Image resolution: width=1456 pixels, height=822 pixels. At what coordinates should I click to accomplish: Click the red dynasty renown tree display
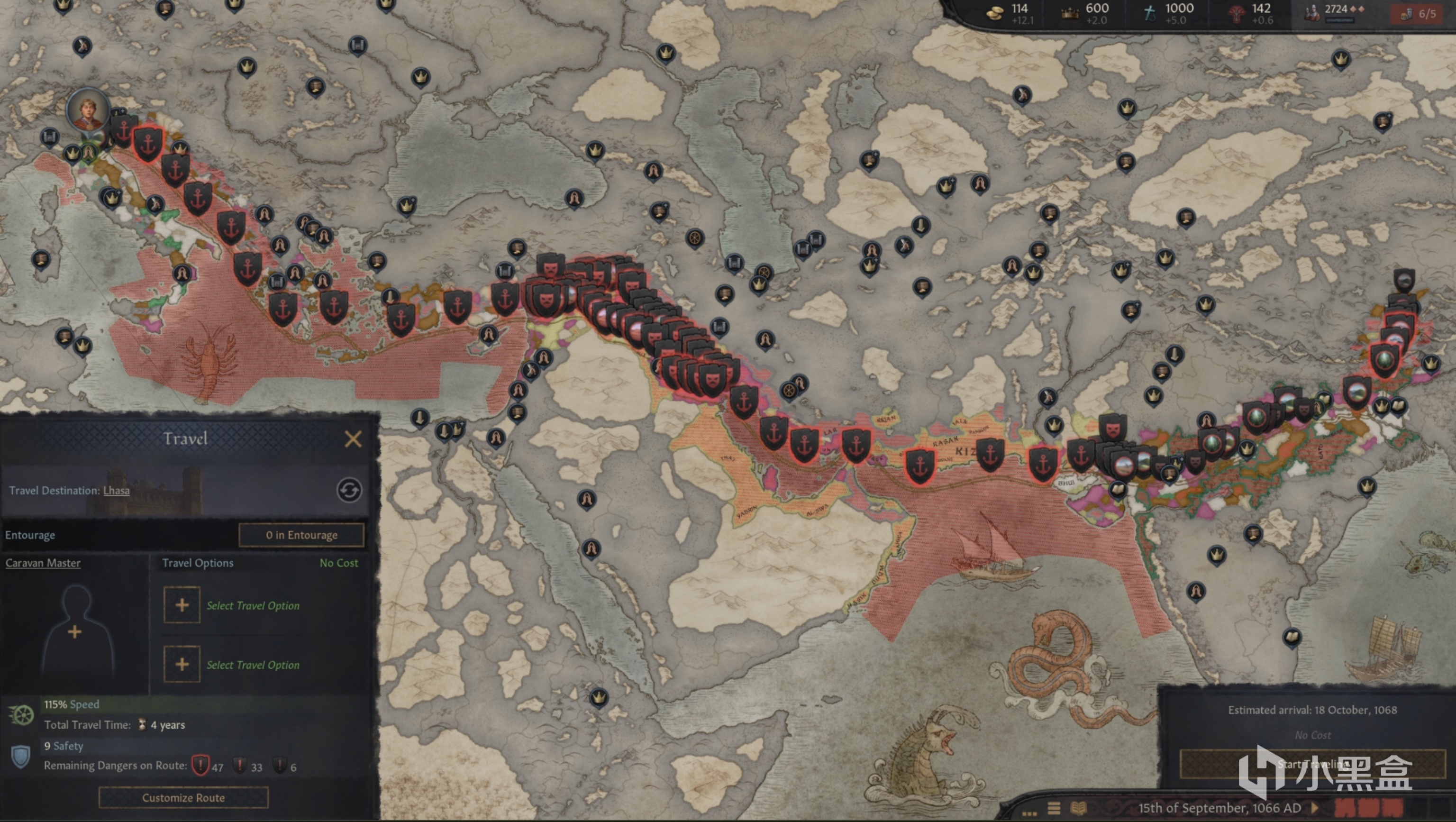(1250, 12)
